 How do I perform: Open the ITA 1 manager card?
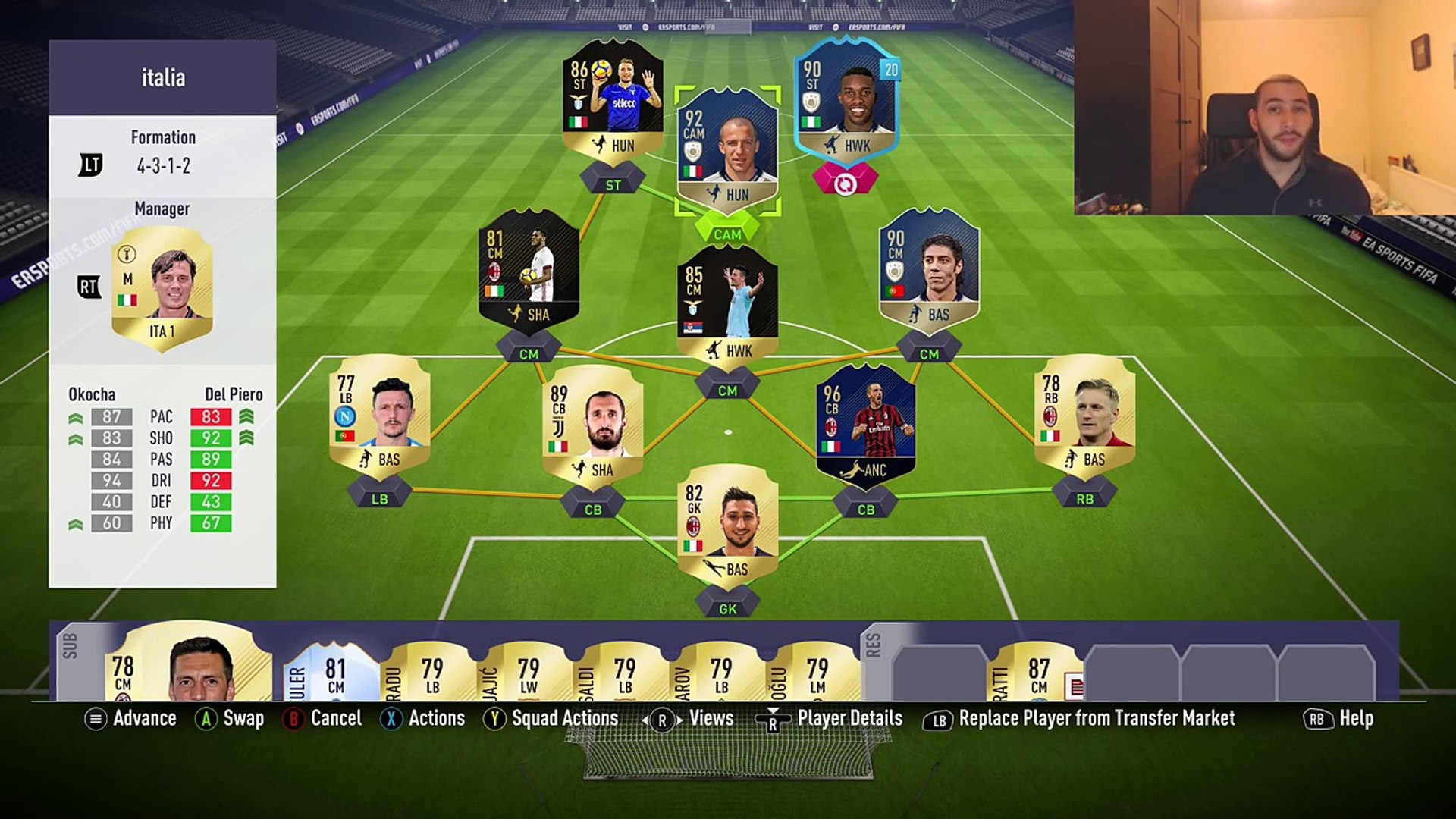pyautogui.click(x=162, y=288)
